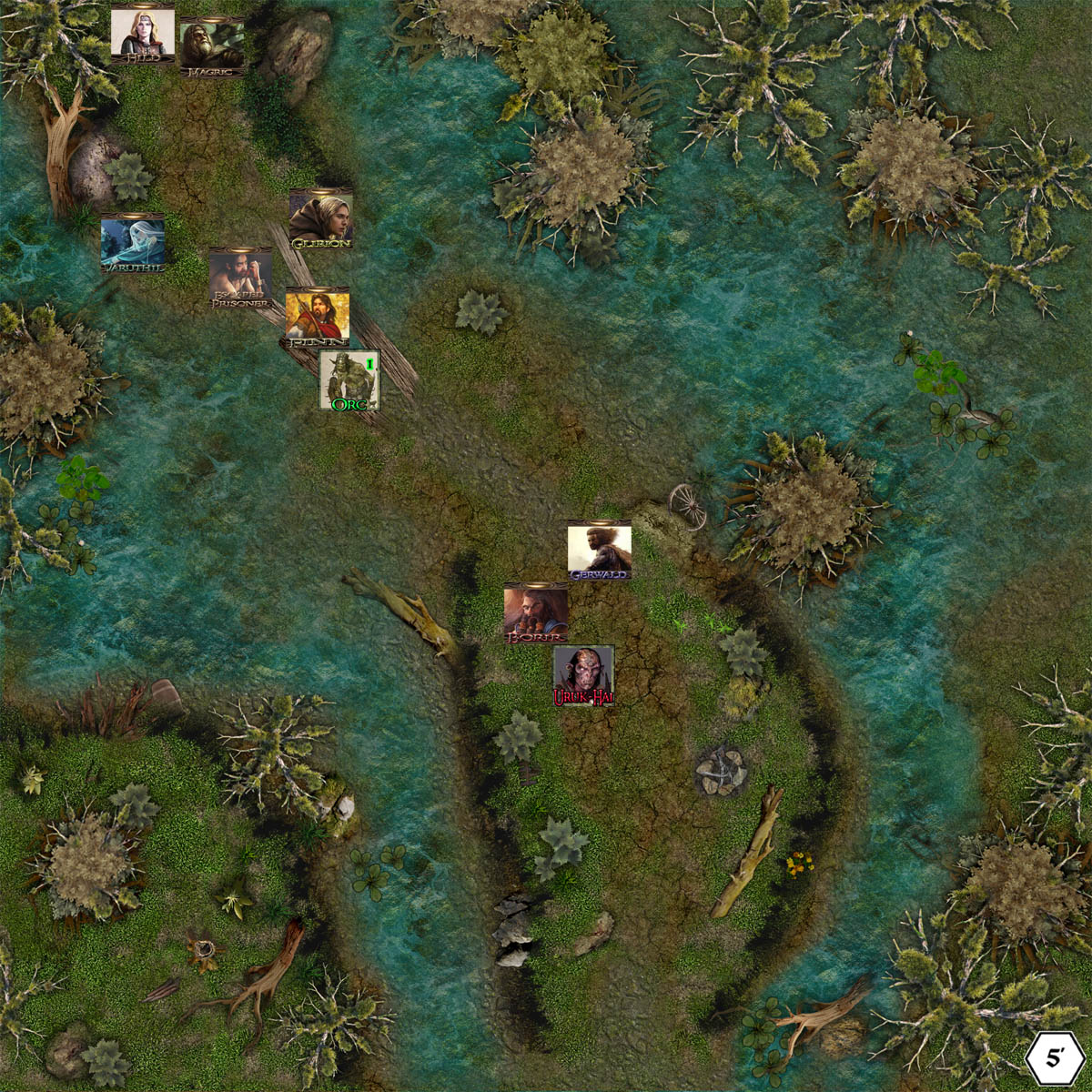Screen dimensions: 1092x1092
Task: Click the 5-foot hex scale marker
Action: (1056, 1058)
